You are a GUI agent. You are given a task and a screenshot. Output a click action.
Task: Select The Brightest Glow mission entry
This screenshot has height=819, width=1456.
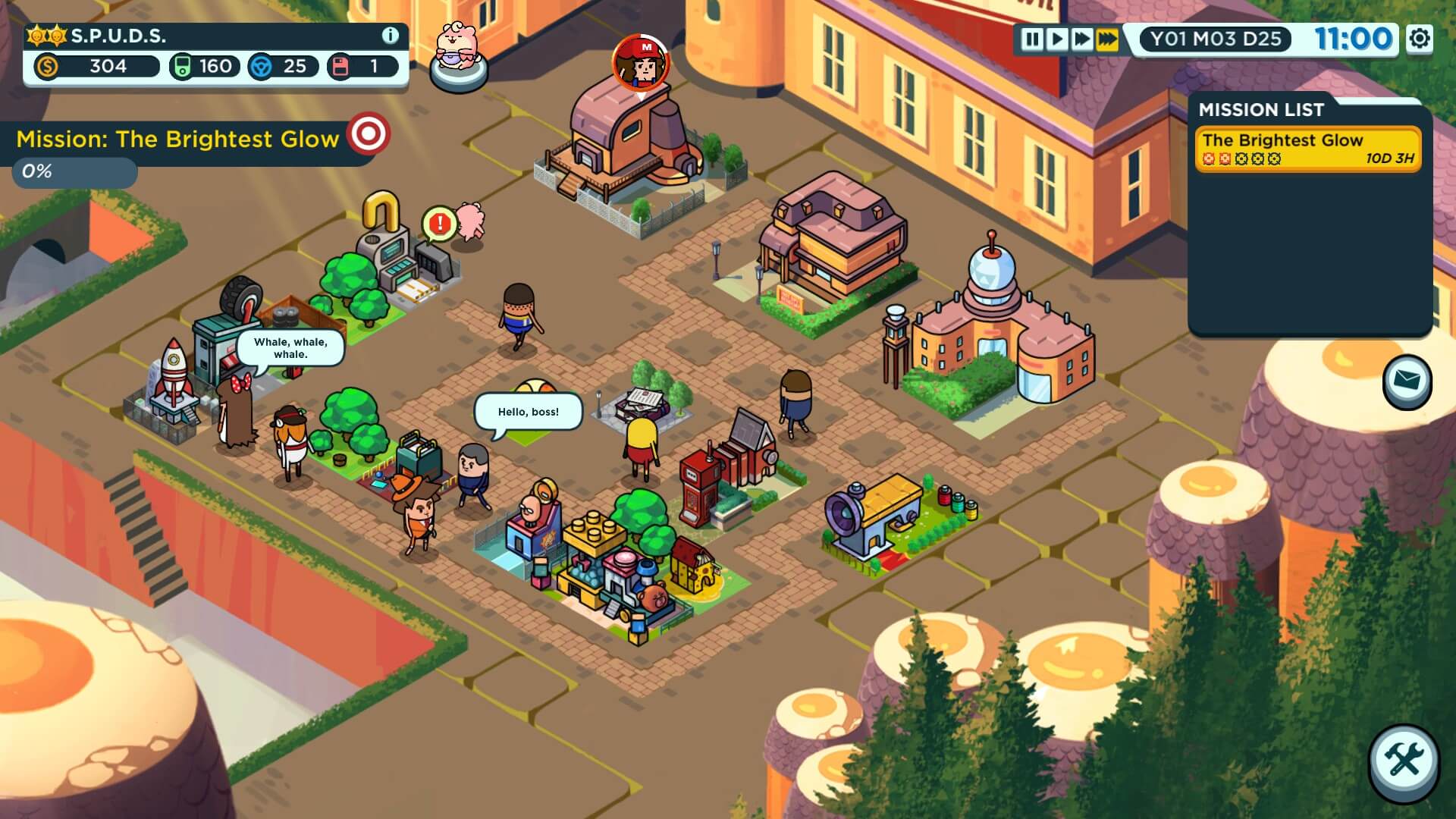1307,149
